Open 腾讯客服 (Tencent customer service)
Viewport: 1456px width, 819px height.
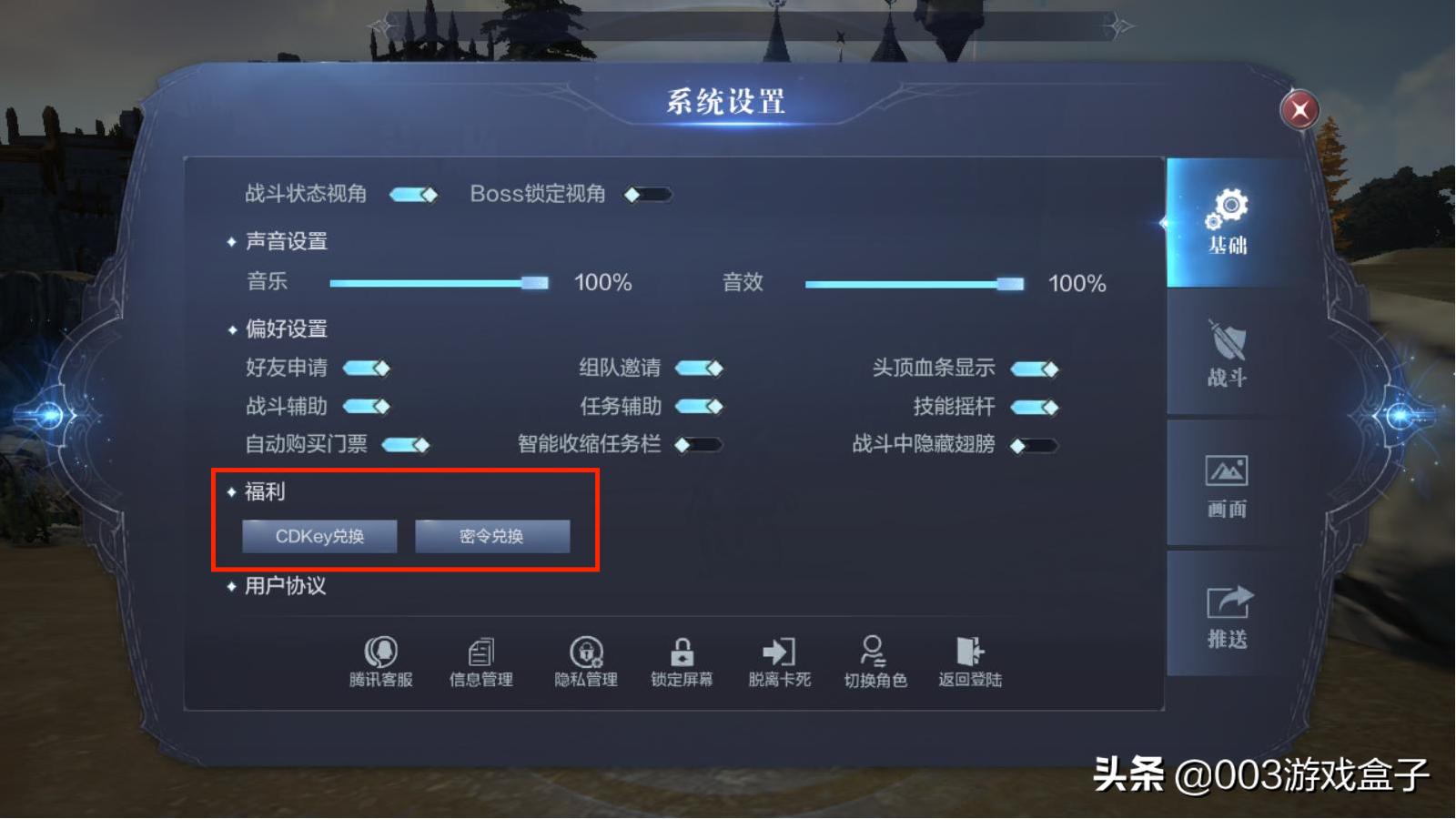tap(383, 660)
